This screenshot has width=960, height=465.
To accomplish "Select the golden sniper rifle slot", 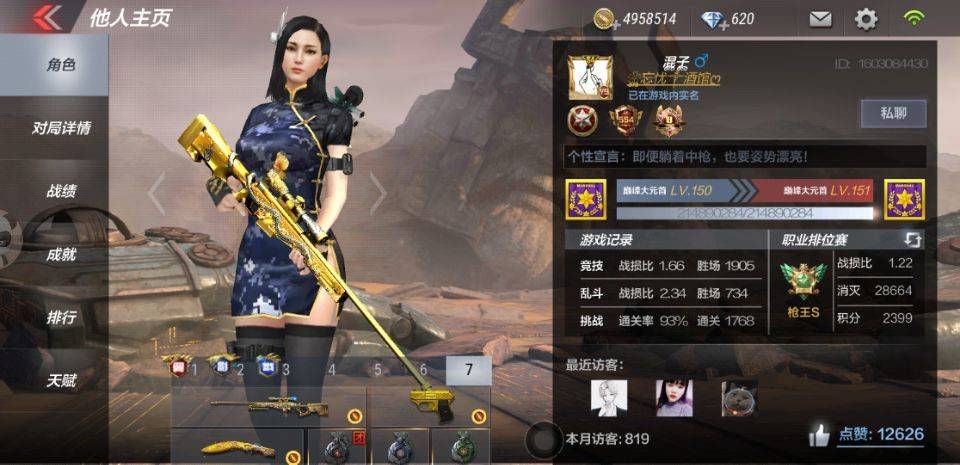I will [x=268, y=407].
